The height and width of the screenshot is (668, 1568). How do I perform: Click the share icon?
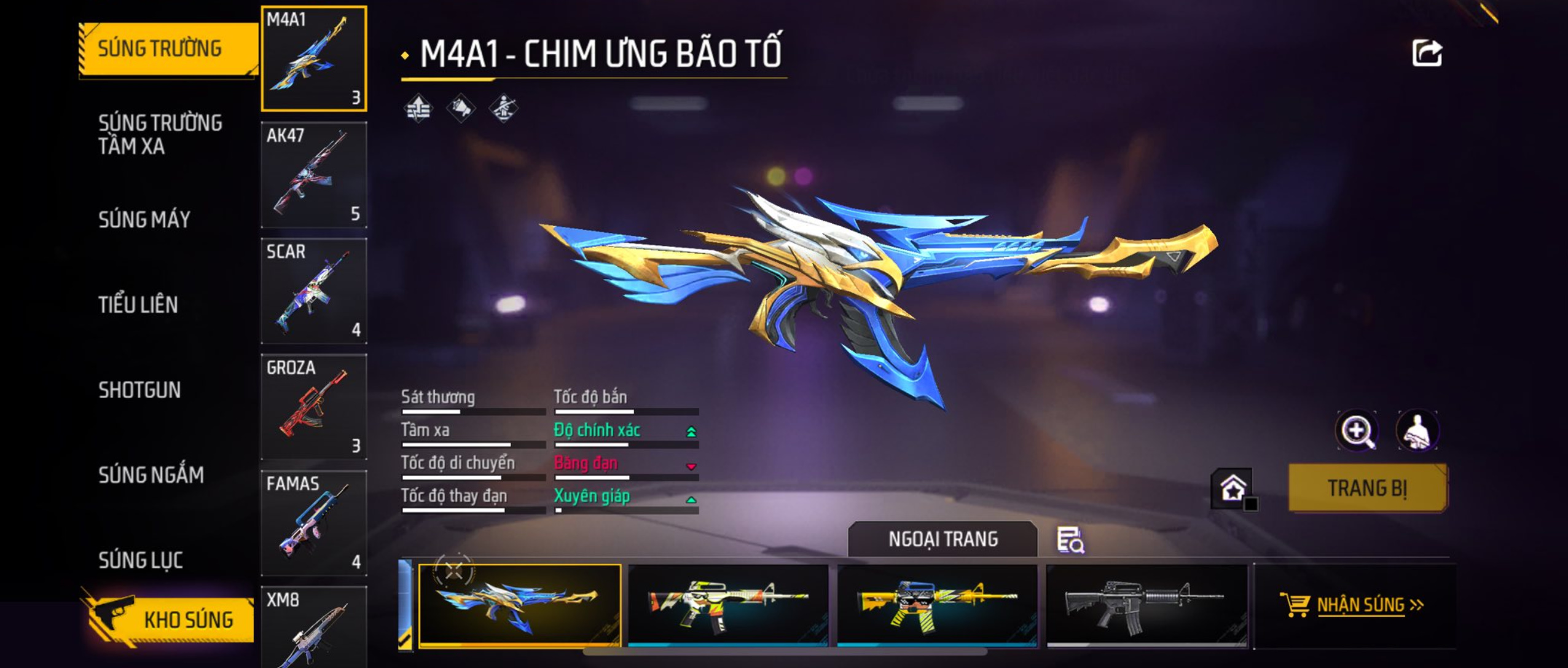[x=1426, y=53]
